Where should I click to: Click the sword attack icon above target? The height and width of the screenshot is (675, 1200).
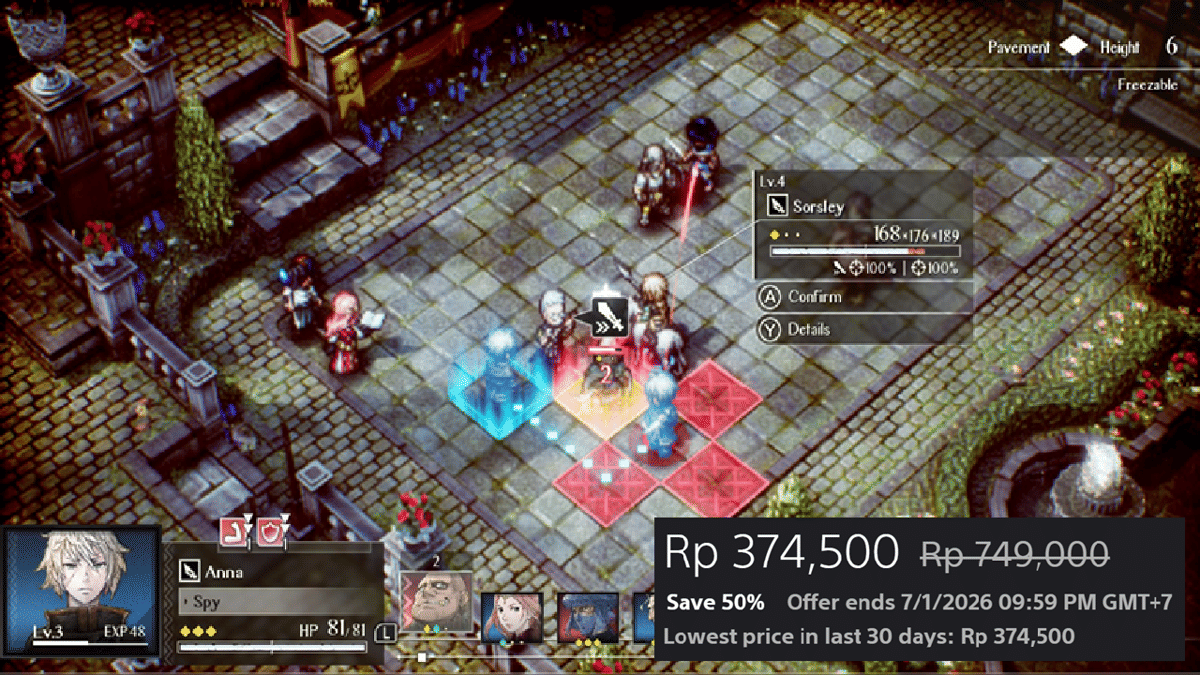(609, 316)
